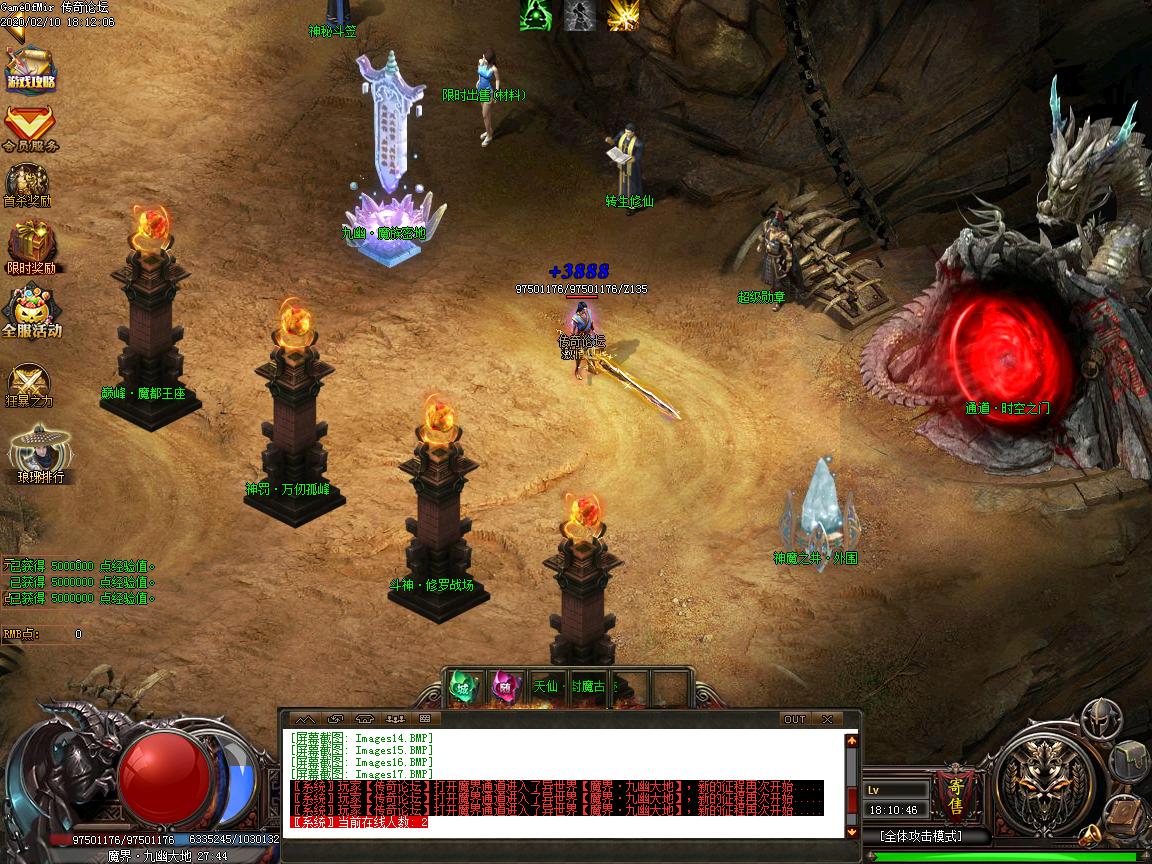Viewport: 1152px width, 864px height.
Task: Open the skill book icon
Action: 1122,811
